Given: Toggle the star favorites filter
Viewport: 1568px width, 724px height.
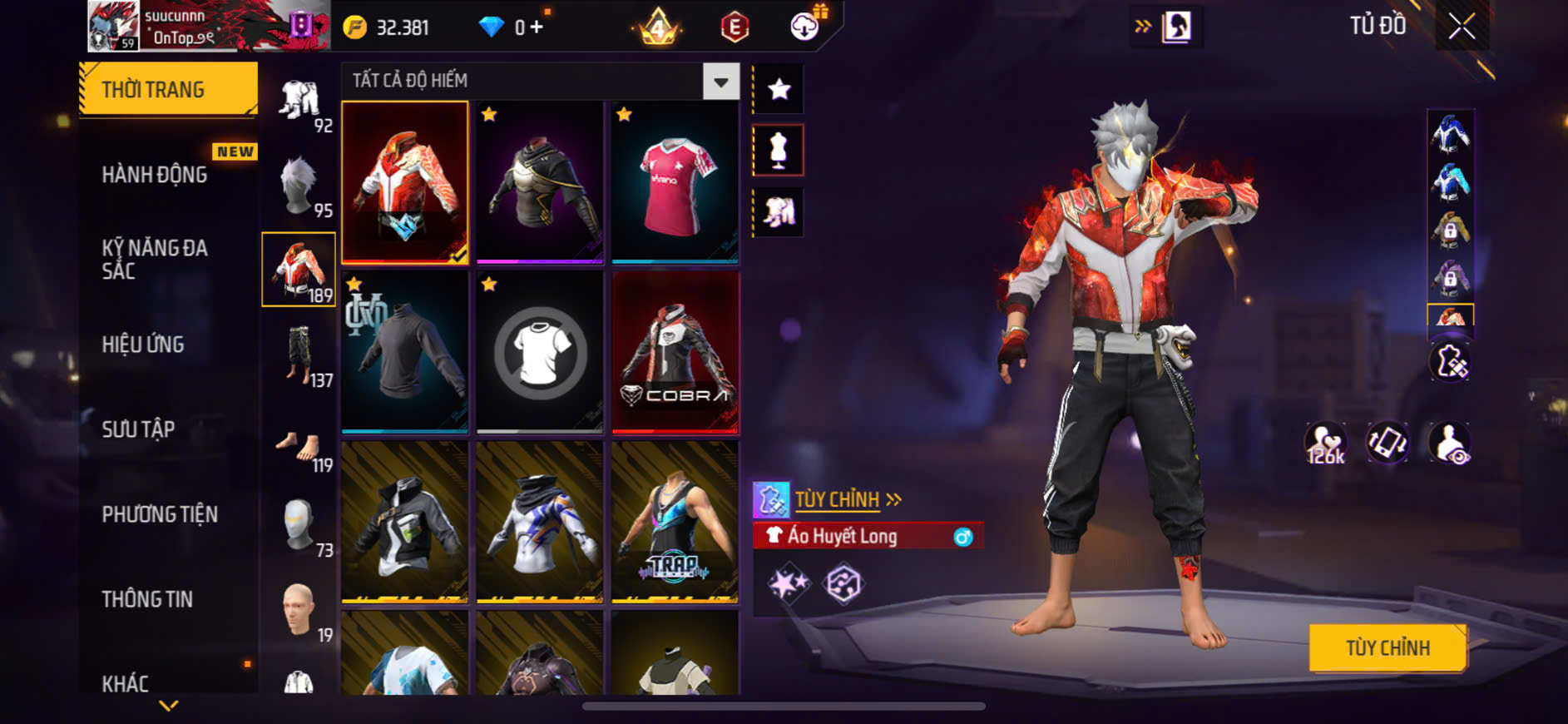Looking at the screenshot, I should coord(779,89).
